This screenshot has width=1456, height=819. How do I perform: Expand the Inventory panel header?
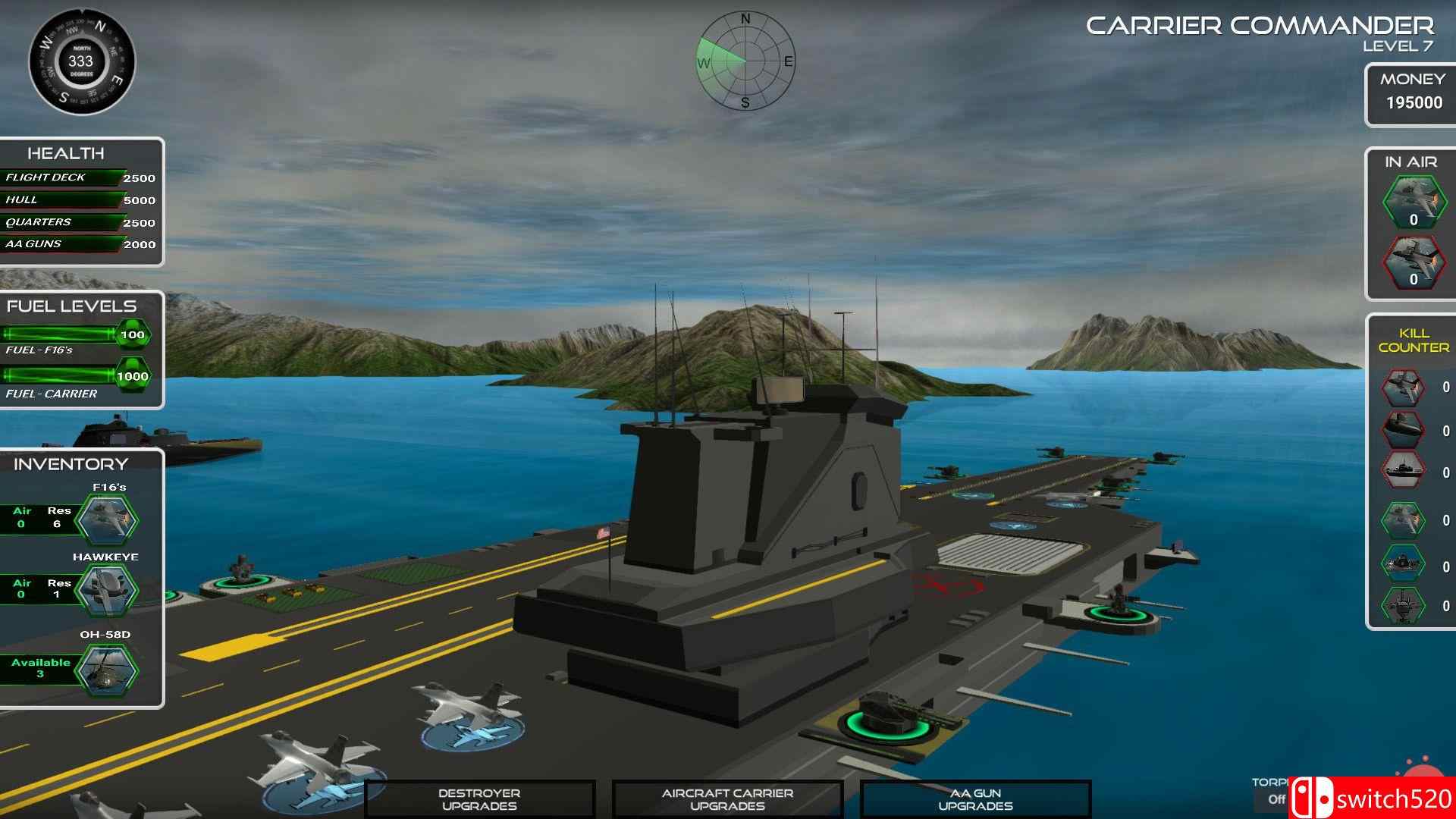click(70, 464)
